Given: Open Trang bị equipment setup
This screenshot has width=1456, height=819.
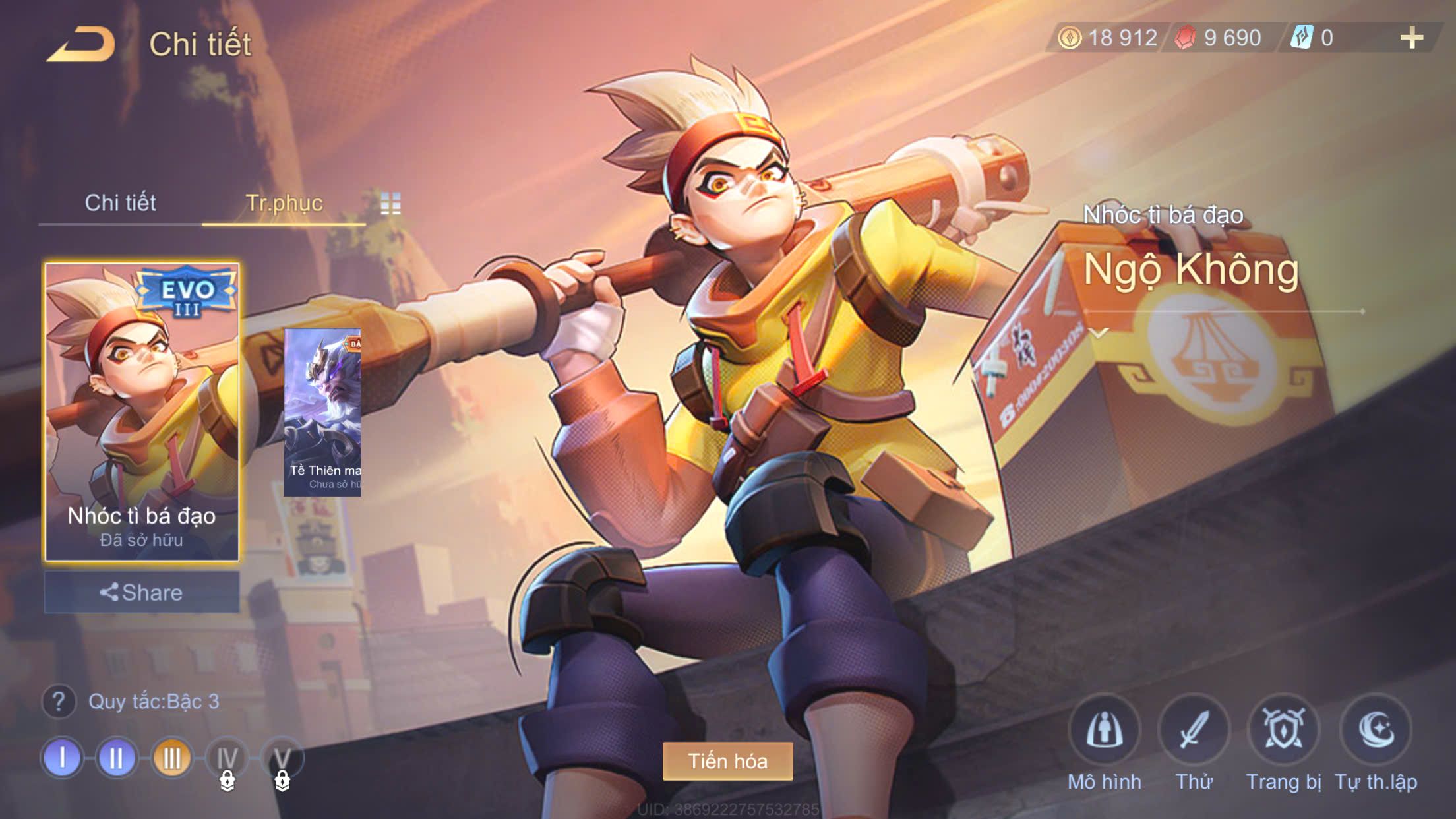Looking at the screenshot, I should 1283,731.
